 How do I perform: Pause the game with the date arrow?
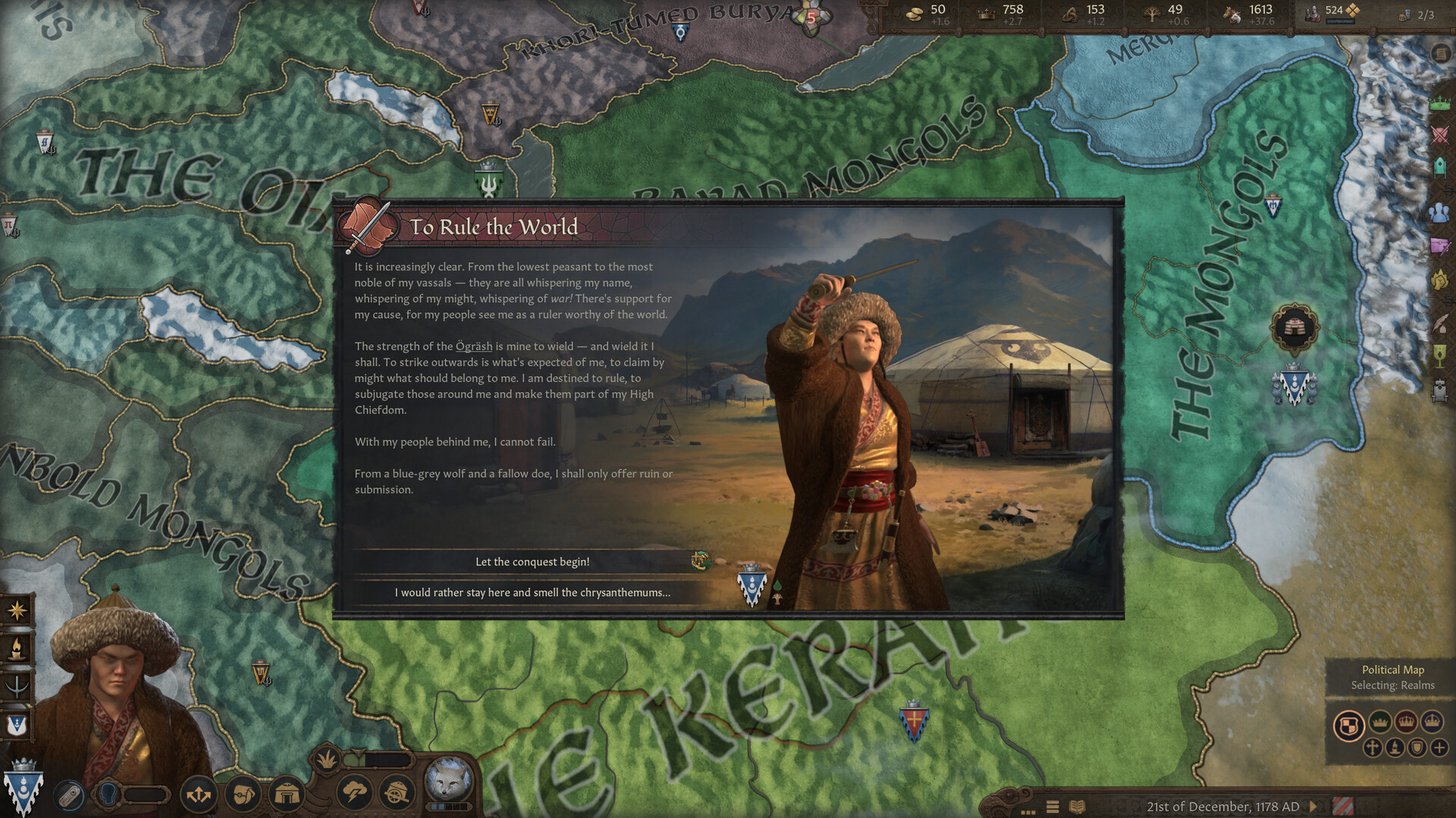[x=1314, y=807]
